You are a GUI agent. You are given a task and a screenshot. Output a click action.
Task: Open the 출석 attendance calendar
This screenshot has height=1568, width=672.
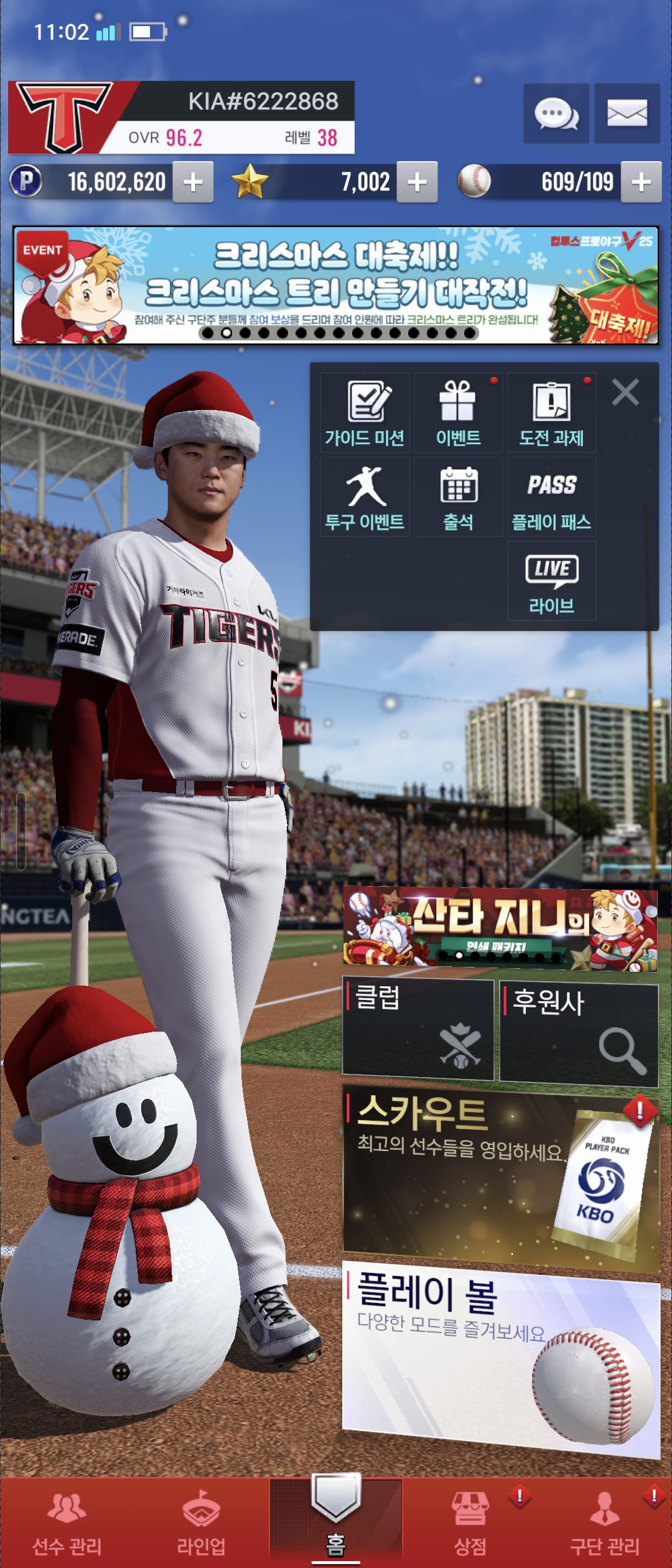(x=459, y=498)
